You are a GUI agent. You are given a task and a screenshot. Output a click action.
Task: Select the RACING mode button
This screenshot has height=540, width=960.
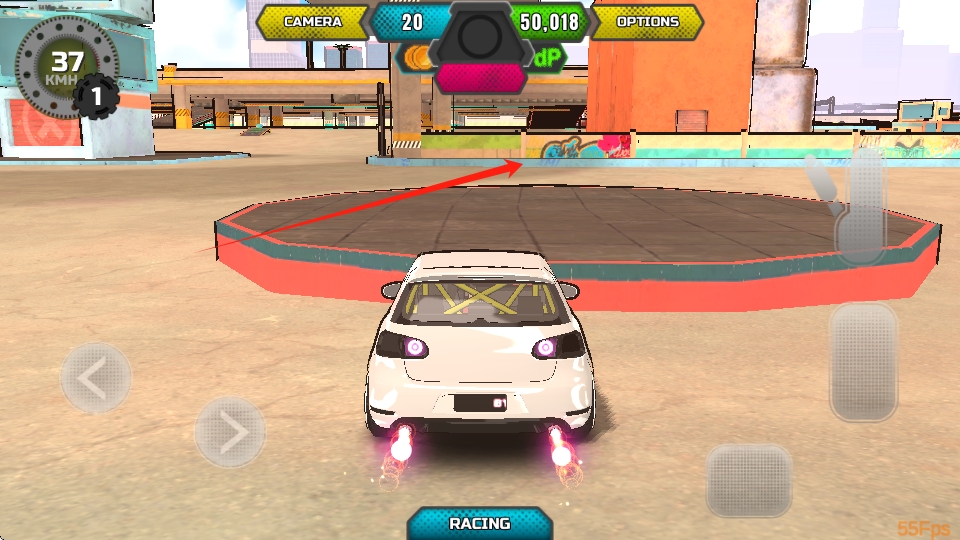click(x=479, y=523)
